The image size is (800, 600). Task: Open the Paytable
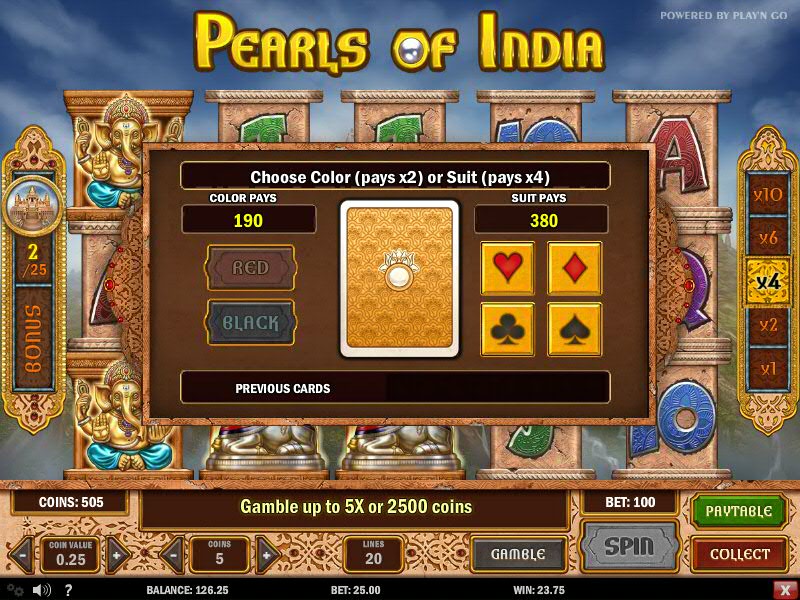tap(739, 511)
